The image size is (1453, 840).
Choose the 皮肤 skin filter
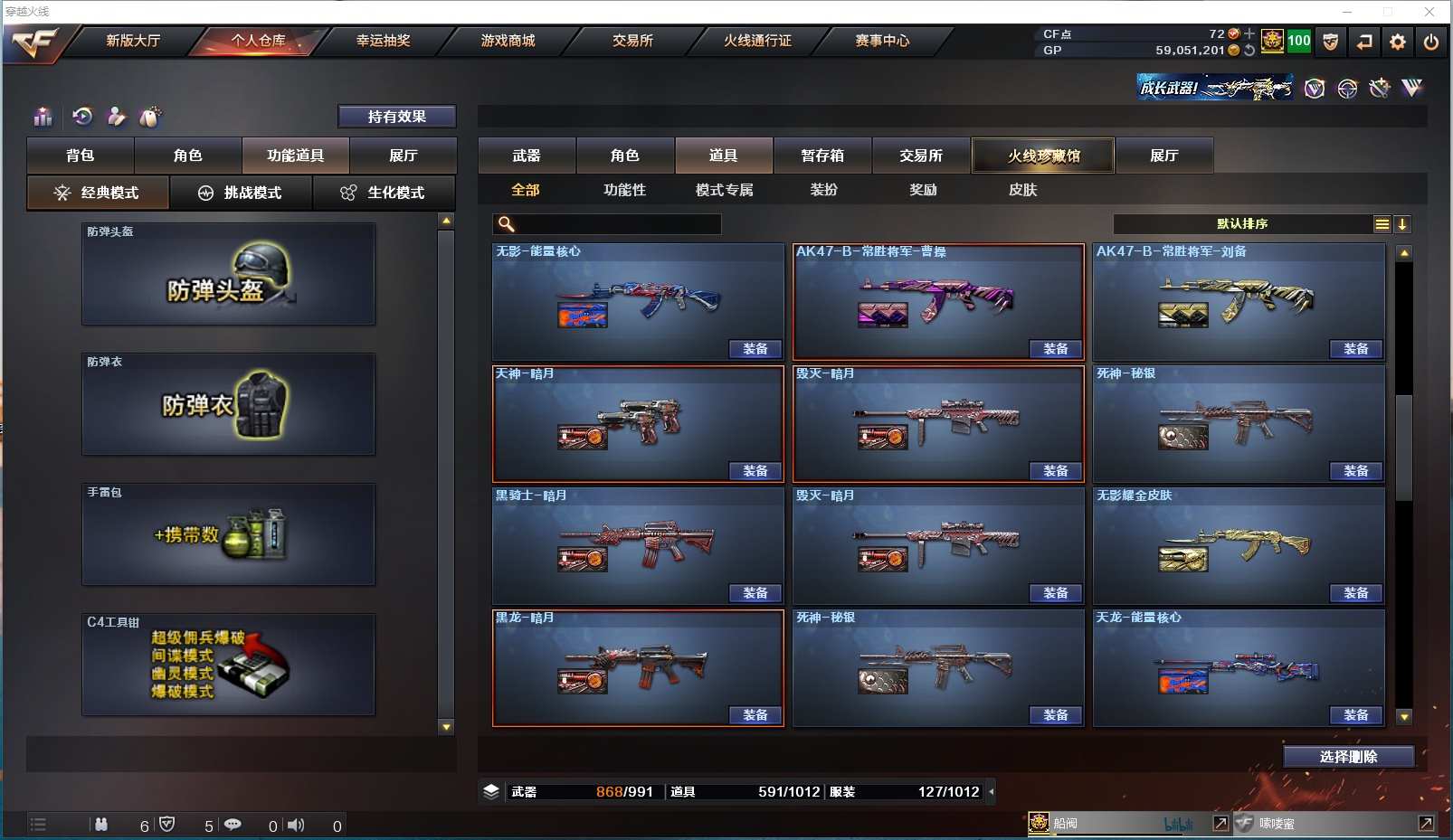1022,190
